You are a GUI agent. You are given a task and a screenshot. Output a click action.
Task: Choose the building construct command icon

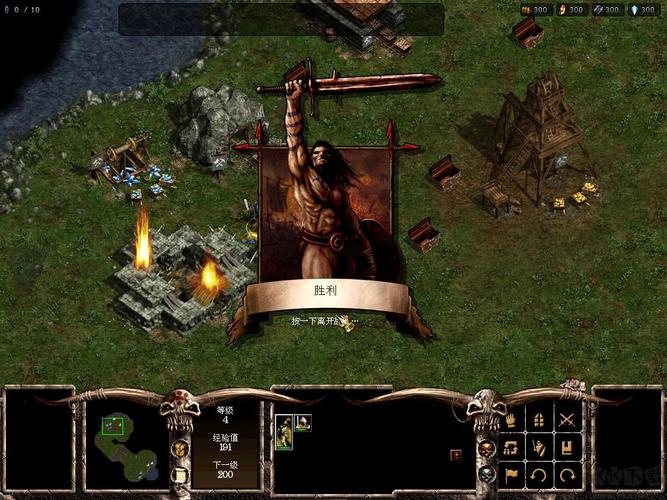click(x=540, y=420)
